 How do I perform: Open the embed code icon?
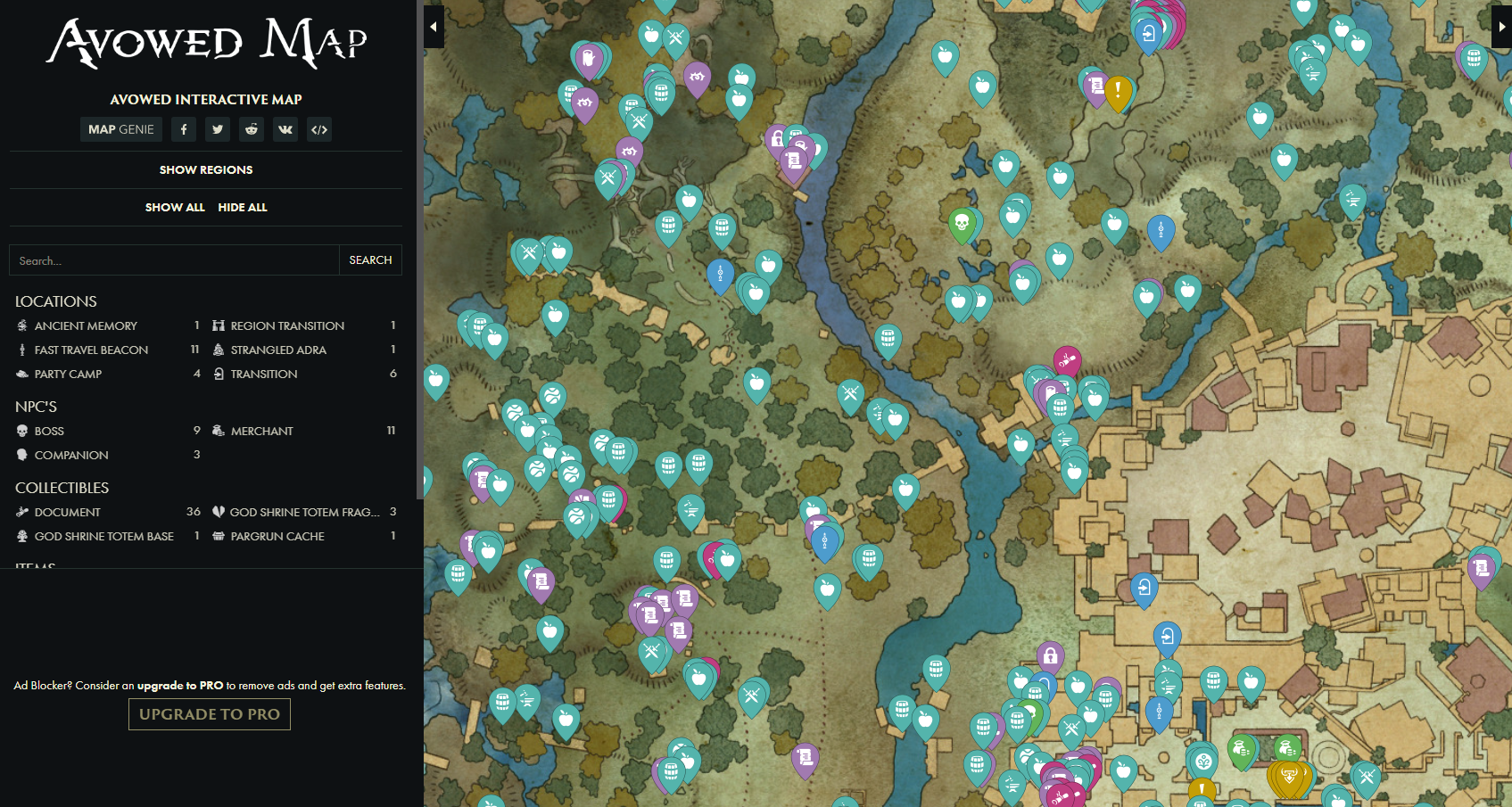click(318, 129)
